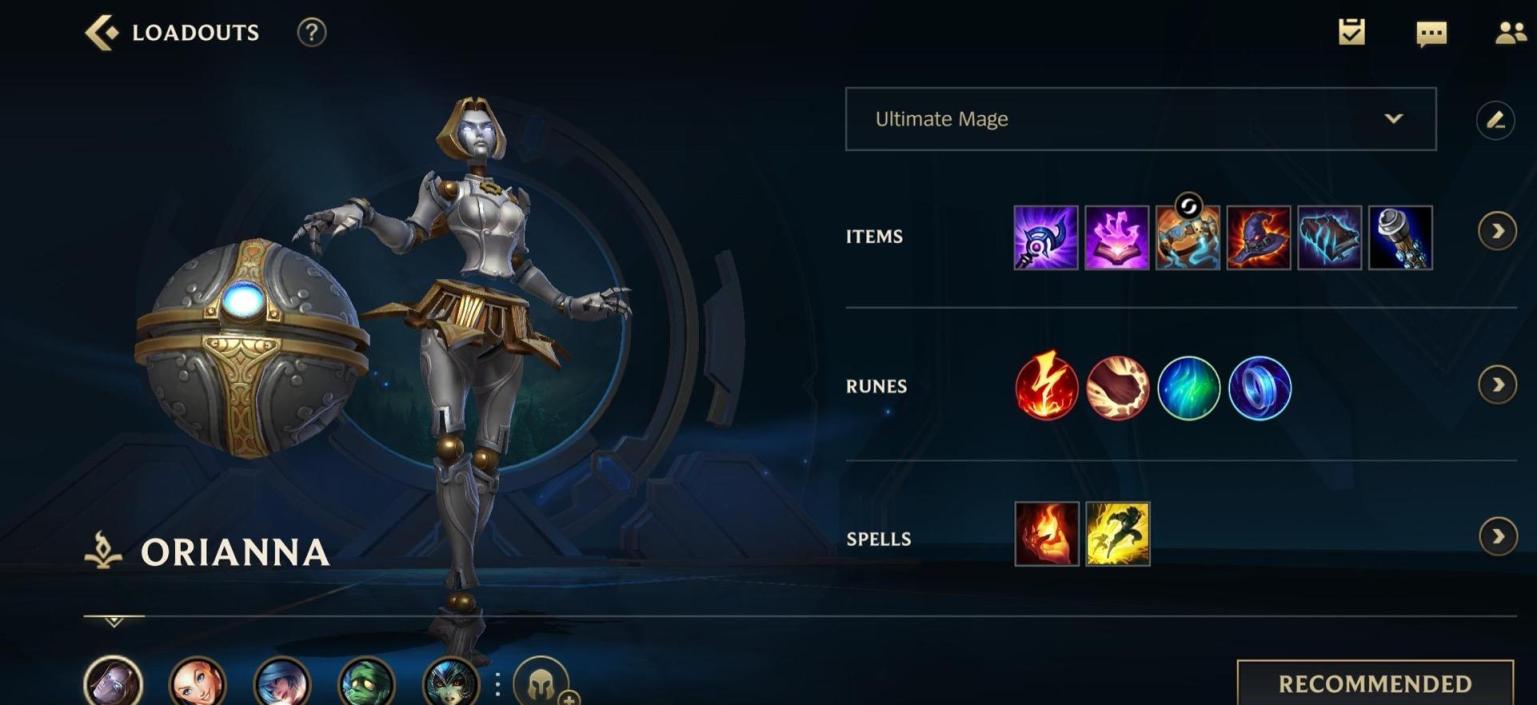1537x705 pixels.
Task: Go back from the Loadouts screen
Action: [x=101, y=33]
